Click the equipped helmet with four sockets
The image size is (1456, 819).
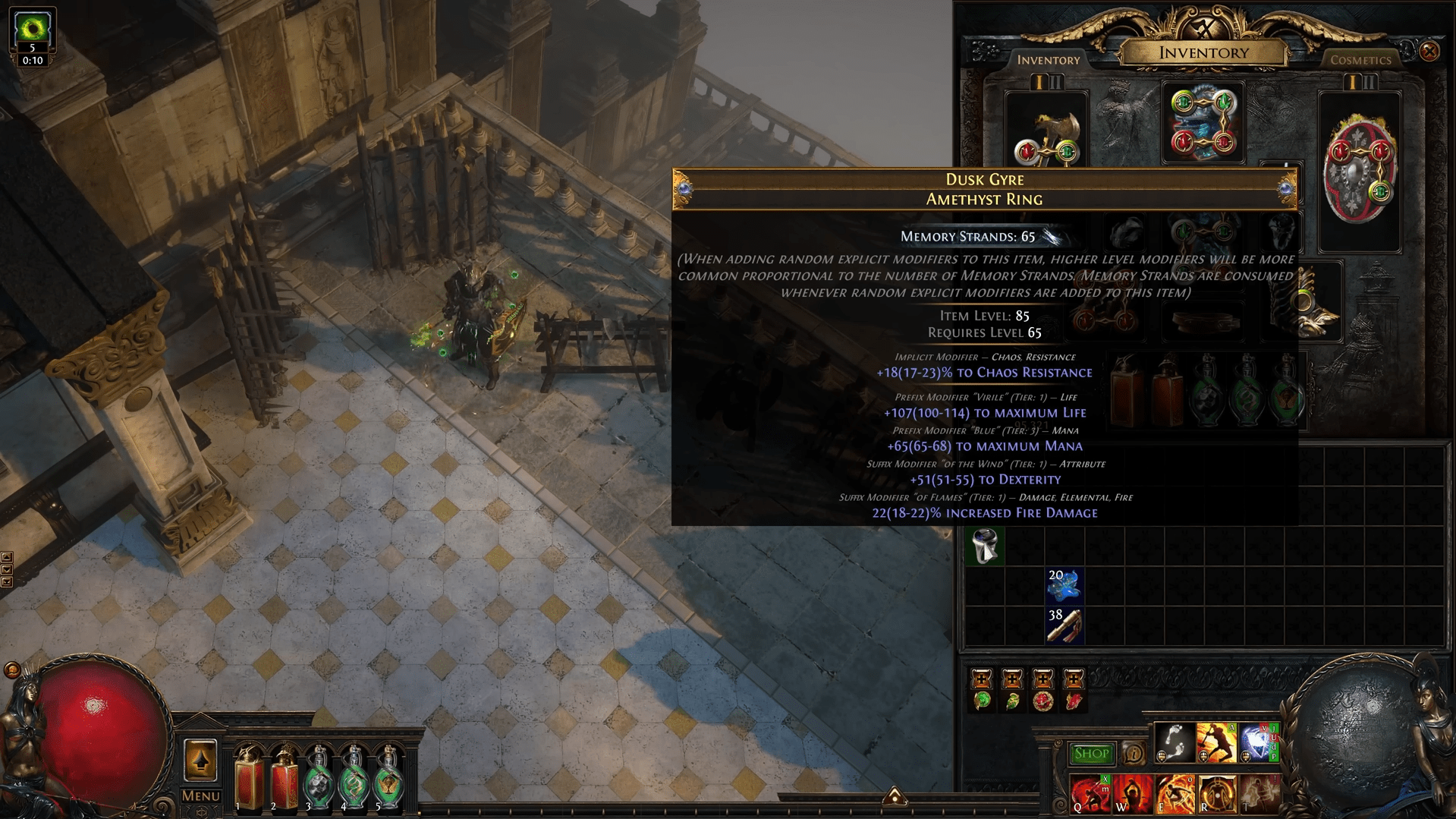pos(1203,123)
